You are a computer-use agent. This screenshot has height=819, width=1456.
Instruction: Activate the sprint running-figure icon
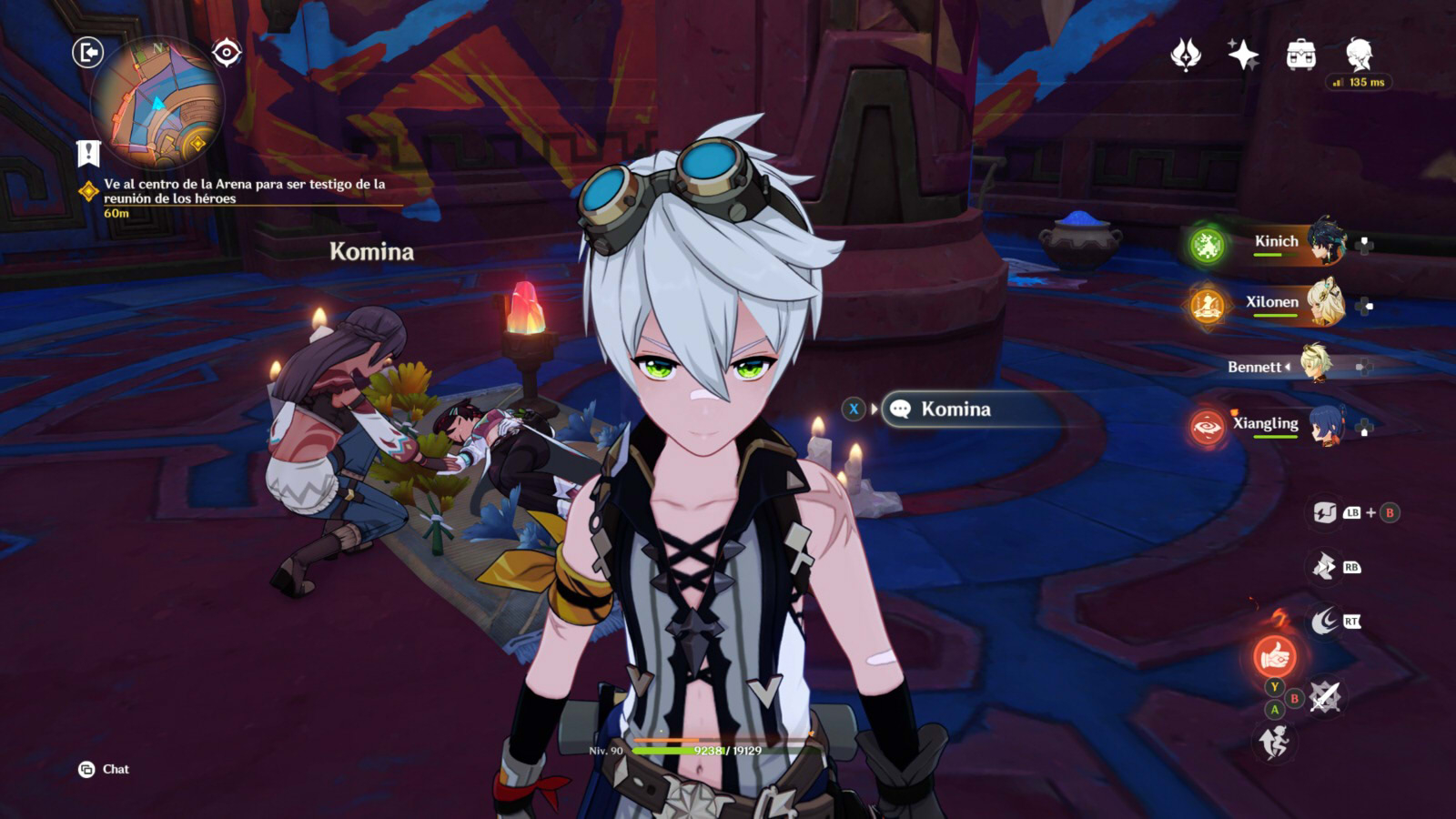[1274, 743]
